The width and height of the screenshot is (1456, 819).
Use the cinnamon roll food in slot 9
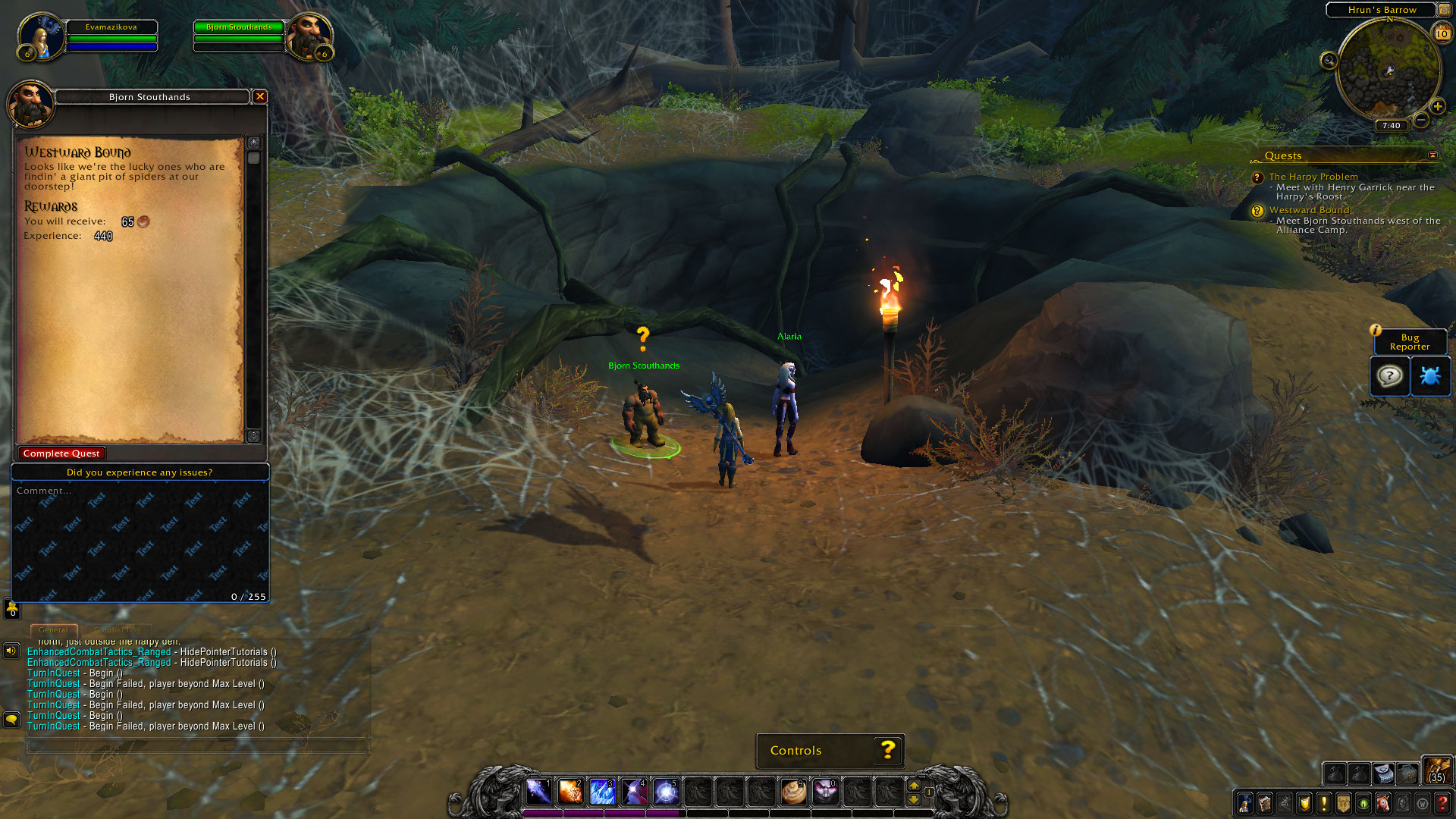(x=793, y=792)
